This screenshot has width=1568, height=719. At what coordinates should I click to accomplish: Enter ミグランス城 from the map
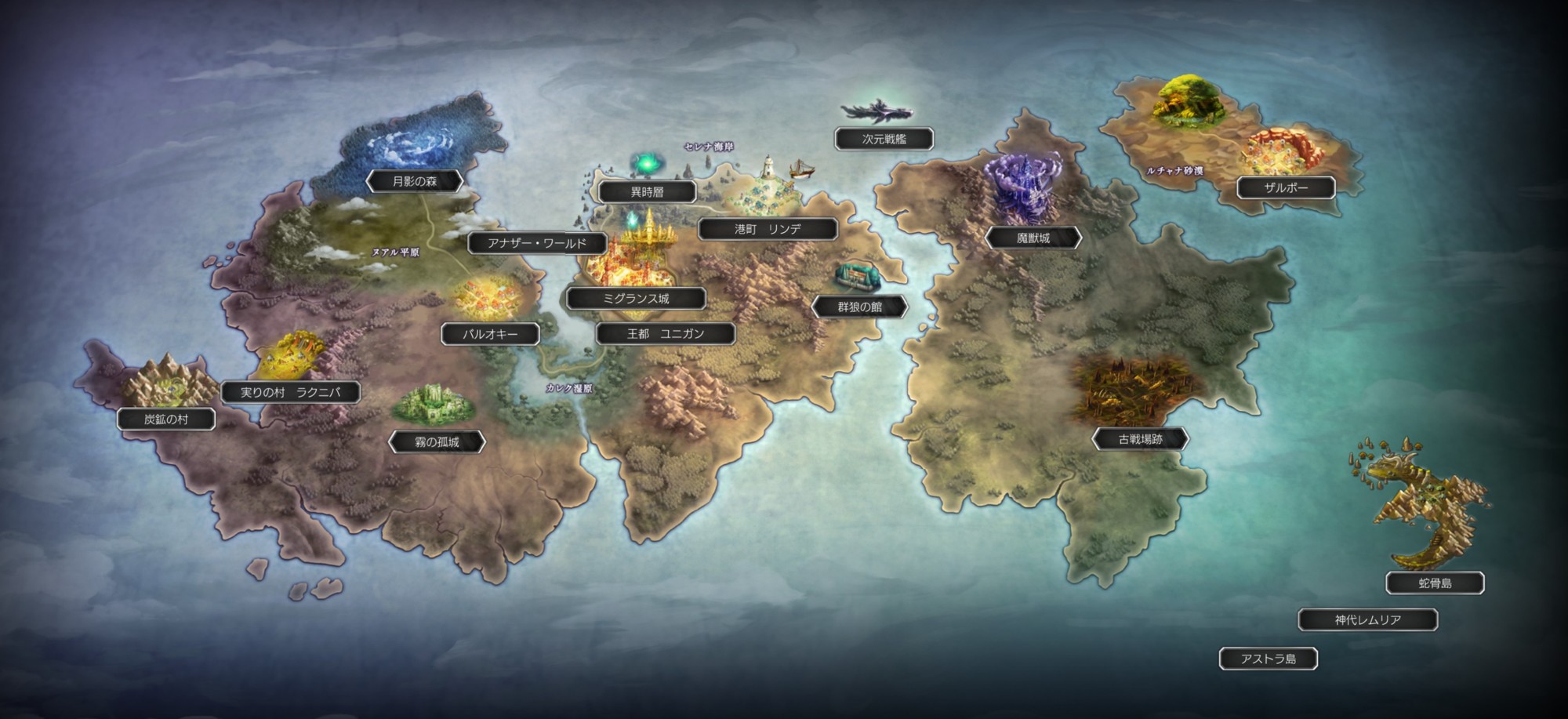[x=636, y=299]
